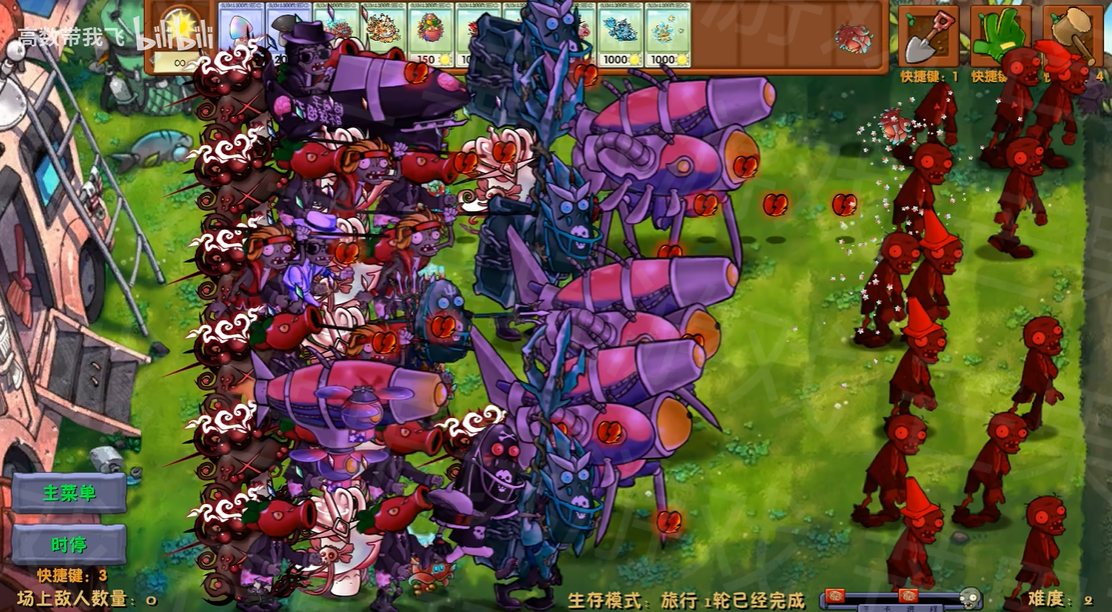Choose the blue ice dragon 1000-cost card
The height and width of the screenshot is (612, 1112).
click(x=620, y=34)
